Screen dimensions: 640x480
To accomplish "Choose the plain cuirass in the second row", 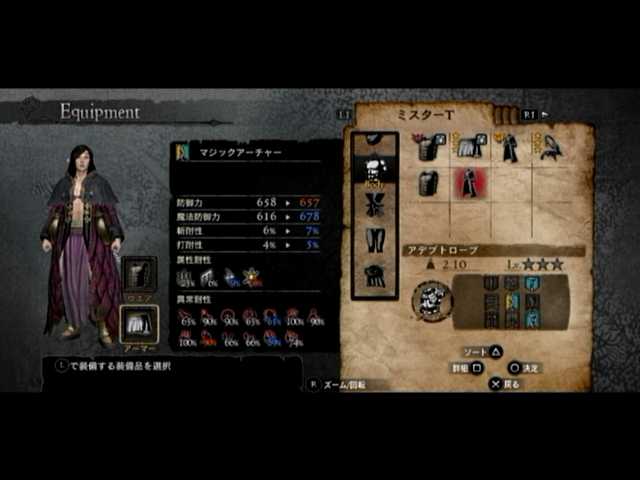I will click(x=428, y=184).
